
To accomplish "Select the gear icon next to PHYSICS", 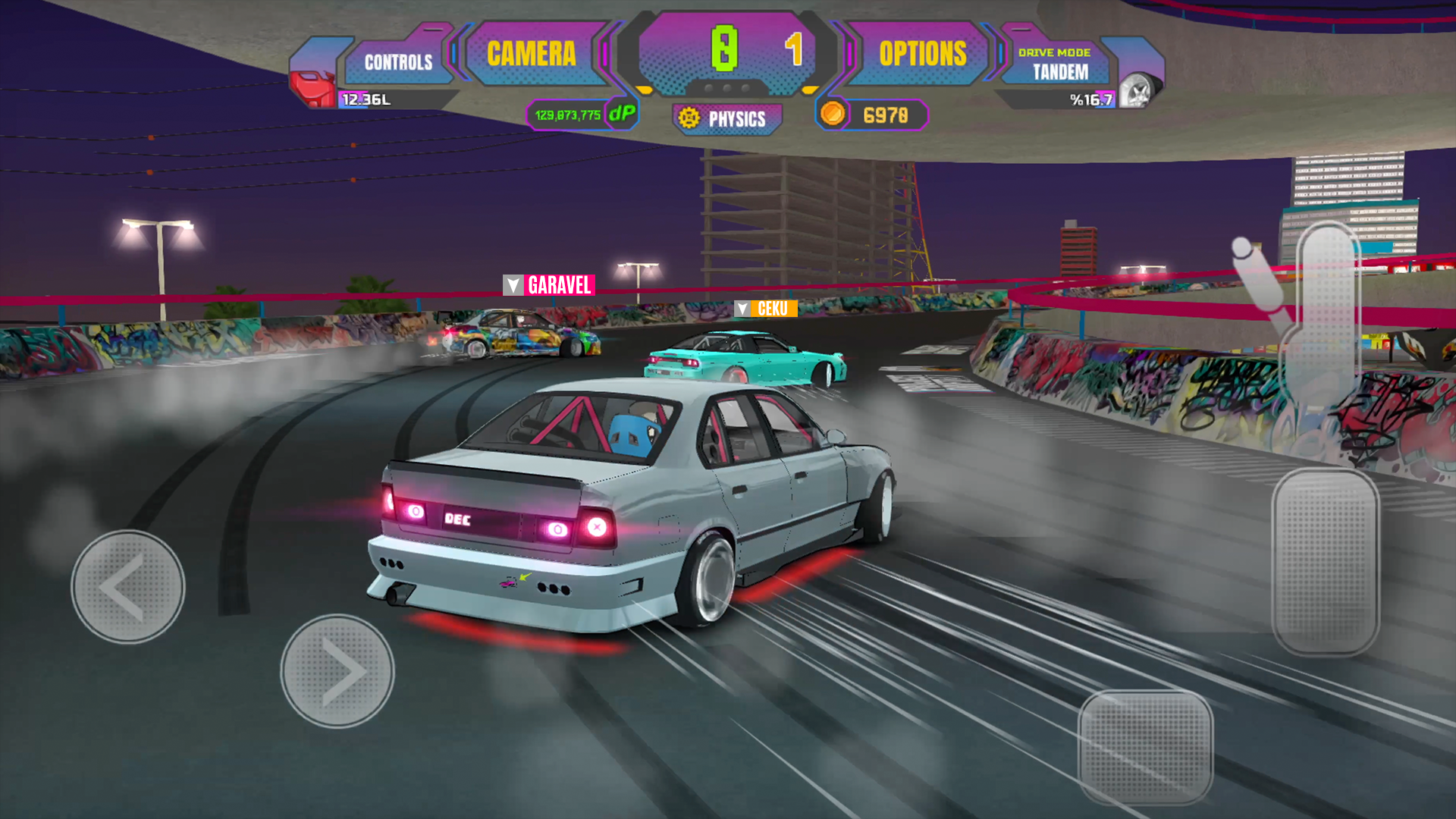I will [x=689, y=118].
